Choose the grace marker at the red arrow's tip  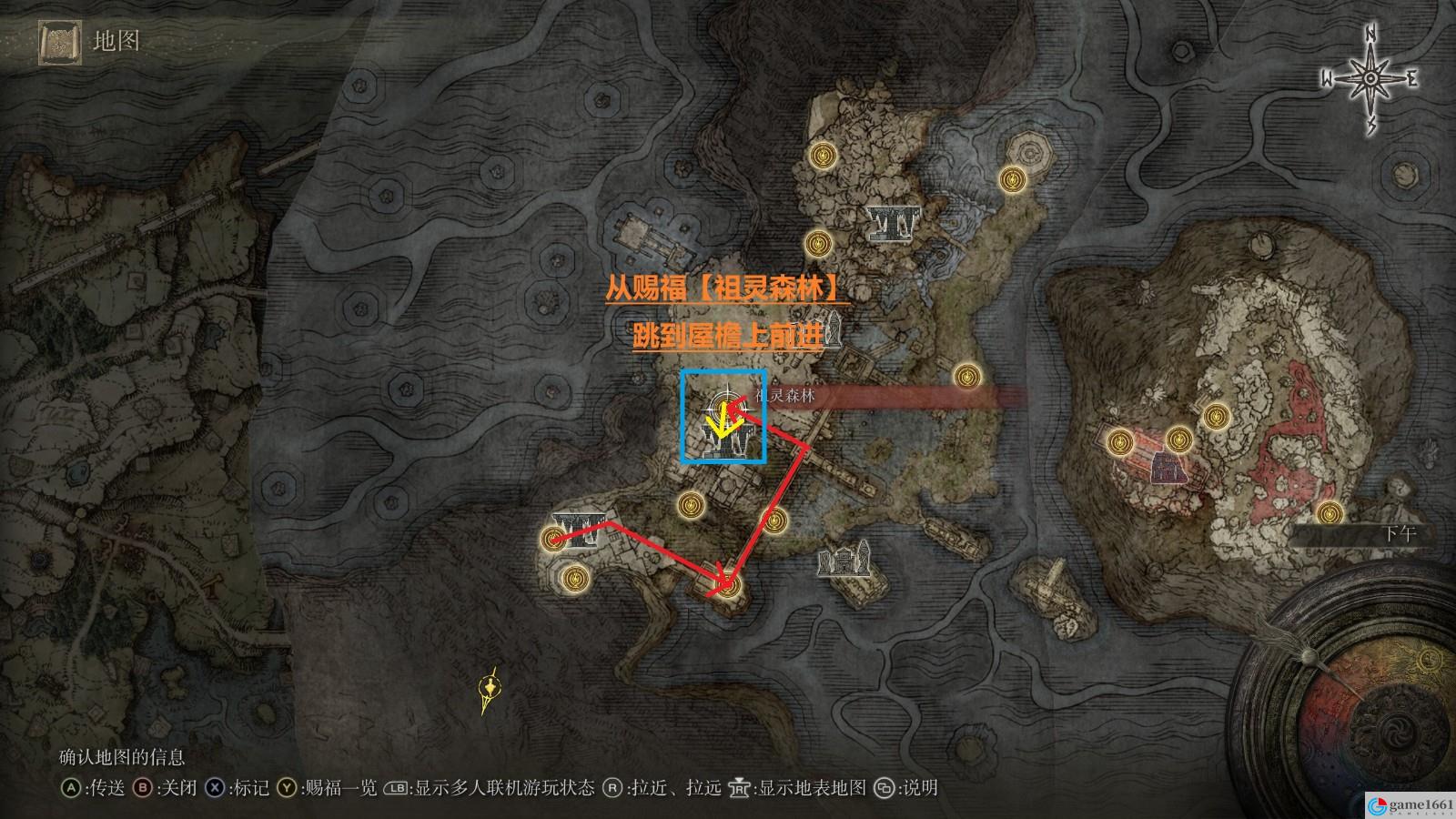[728, 585]
